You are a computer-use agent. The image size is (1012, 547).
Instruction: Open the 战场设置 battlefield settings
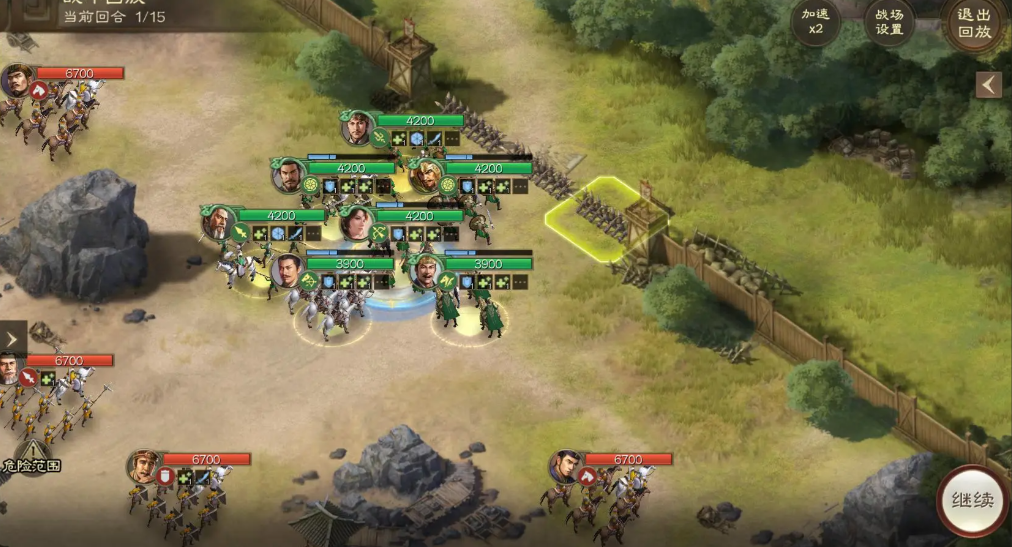tap(889, 22)
